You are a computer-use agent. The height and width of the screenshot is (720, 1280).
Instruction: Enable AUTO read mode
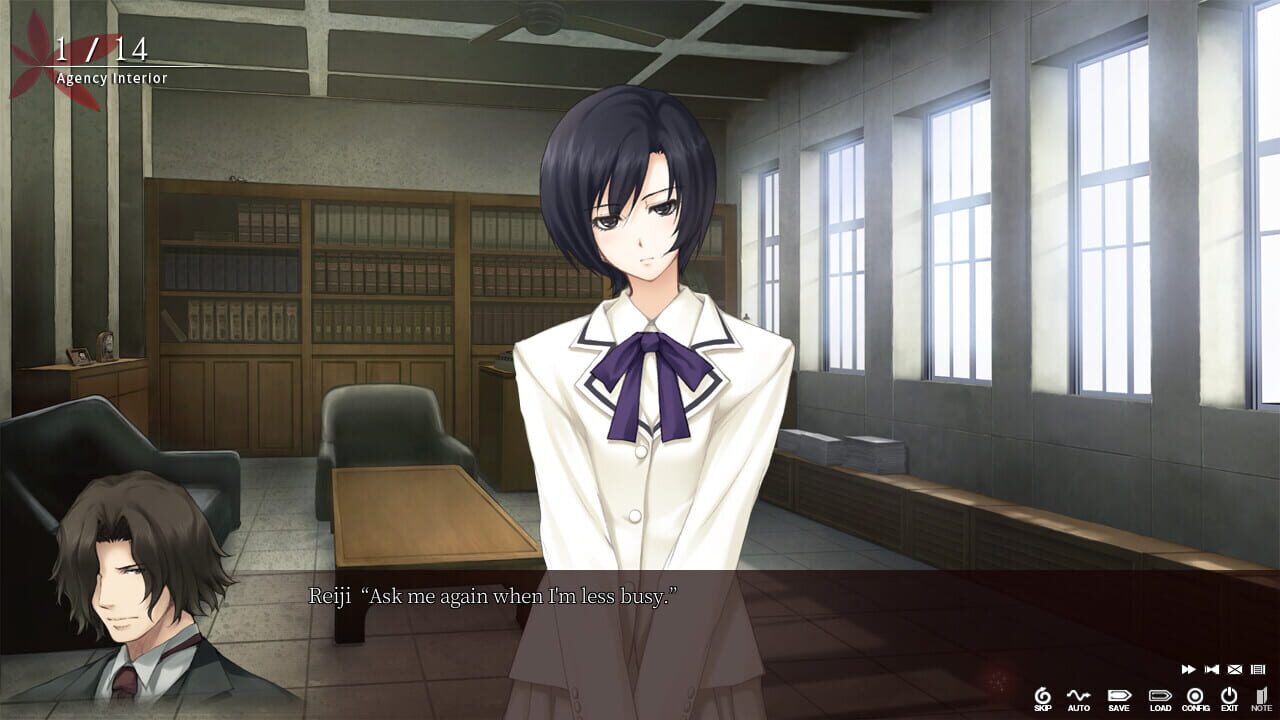coord(1078,693)
